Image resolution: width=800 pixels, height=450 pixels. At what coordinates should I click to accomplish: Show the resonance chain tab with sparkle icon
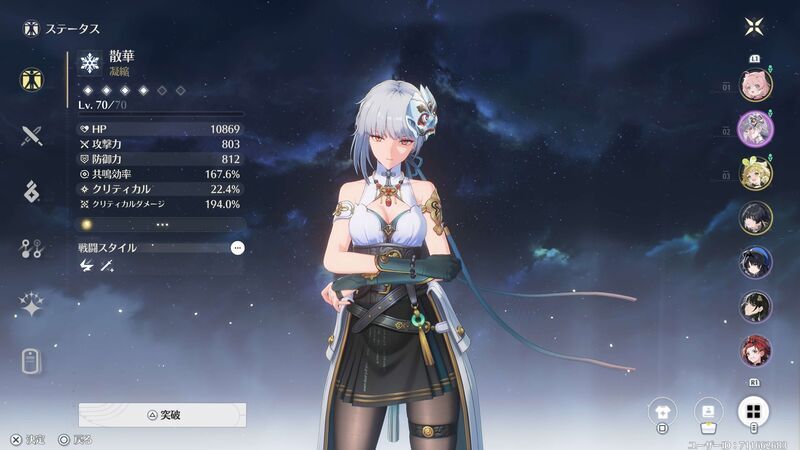pos(32,305)
